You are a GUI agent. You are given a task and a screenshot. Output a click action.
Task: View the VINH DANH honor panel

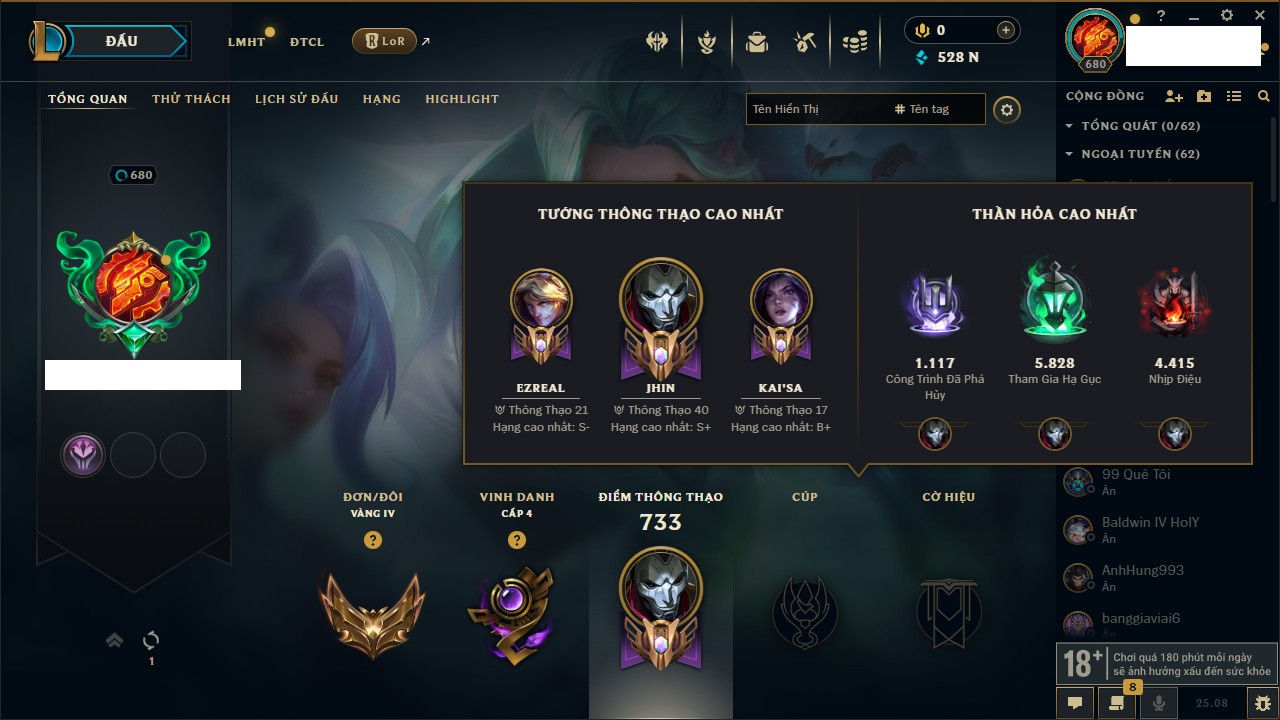coord(516,612)
